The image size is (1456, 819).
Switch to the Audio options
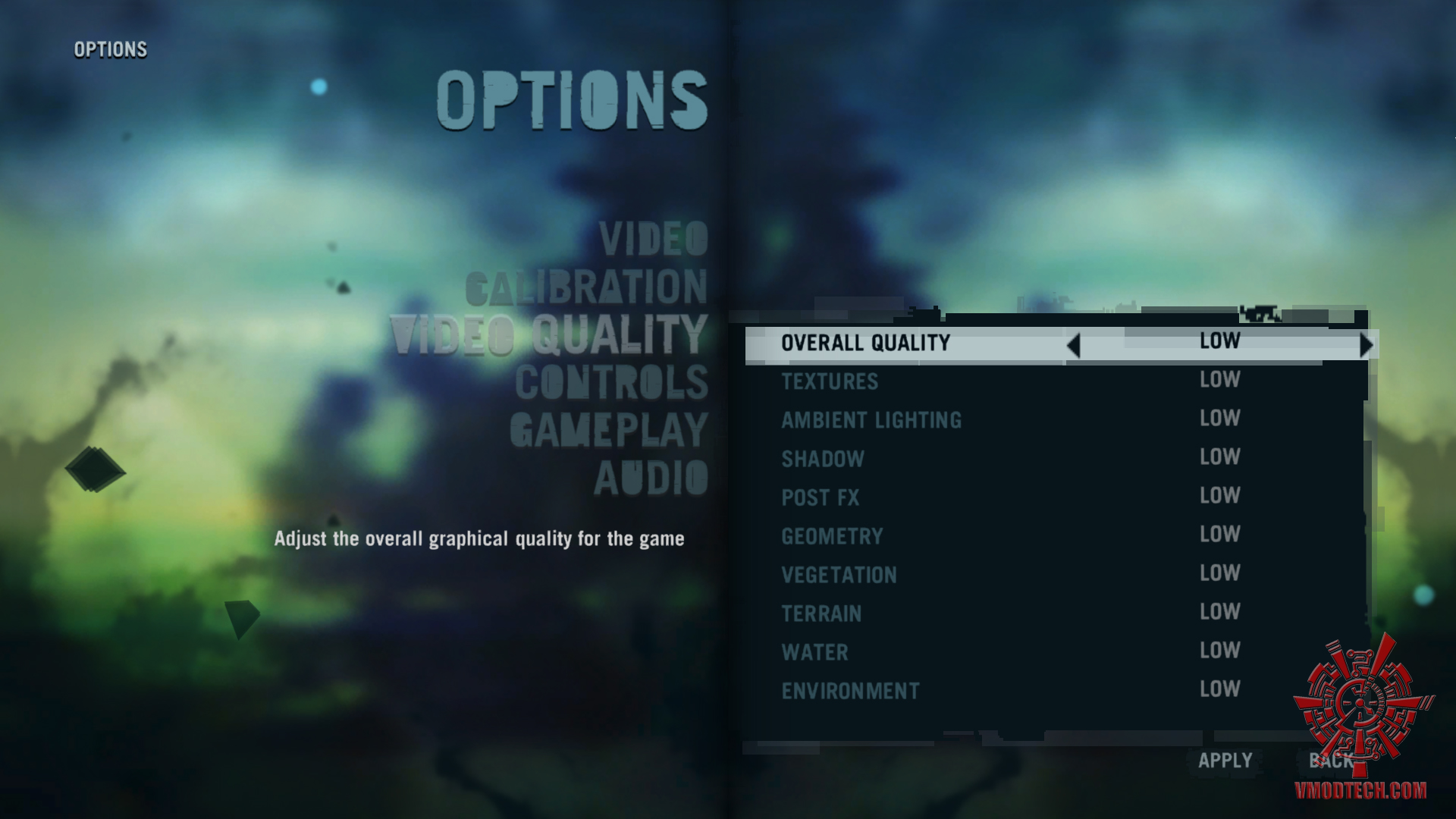click(651, 479)
